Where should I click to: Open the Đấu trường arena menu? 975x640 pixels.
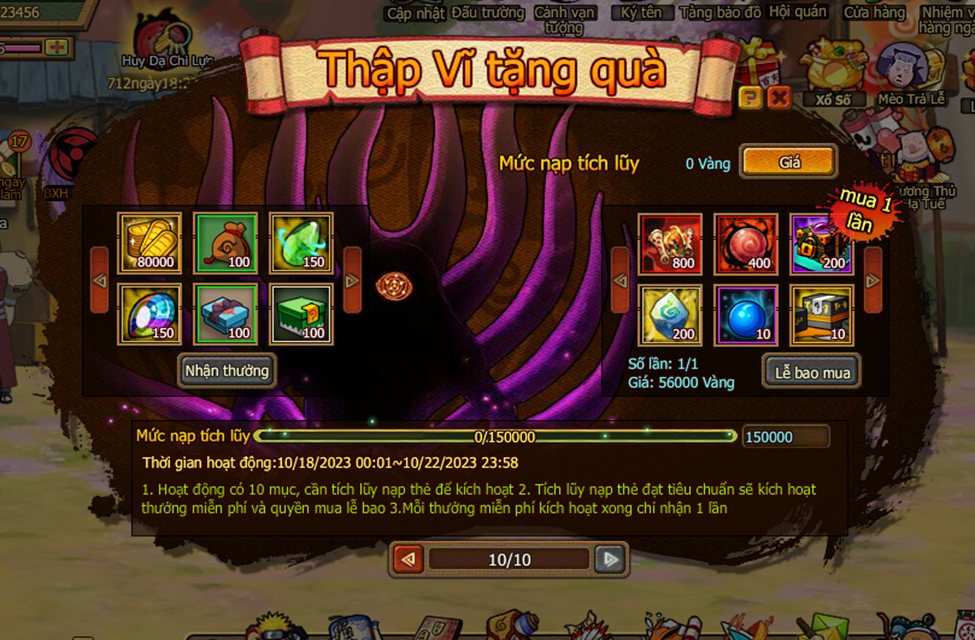pyautogui.click(x=488, y=13)
